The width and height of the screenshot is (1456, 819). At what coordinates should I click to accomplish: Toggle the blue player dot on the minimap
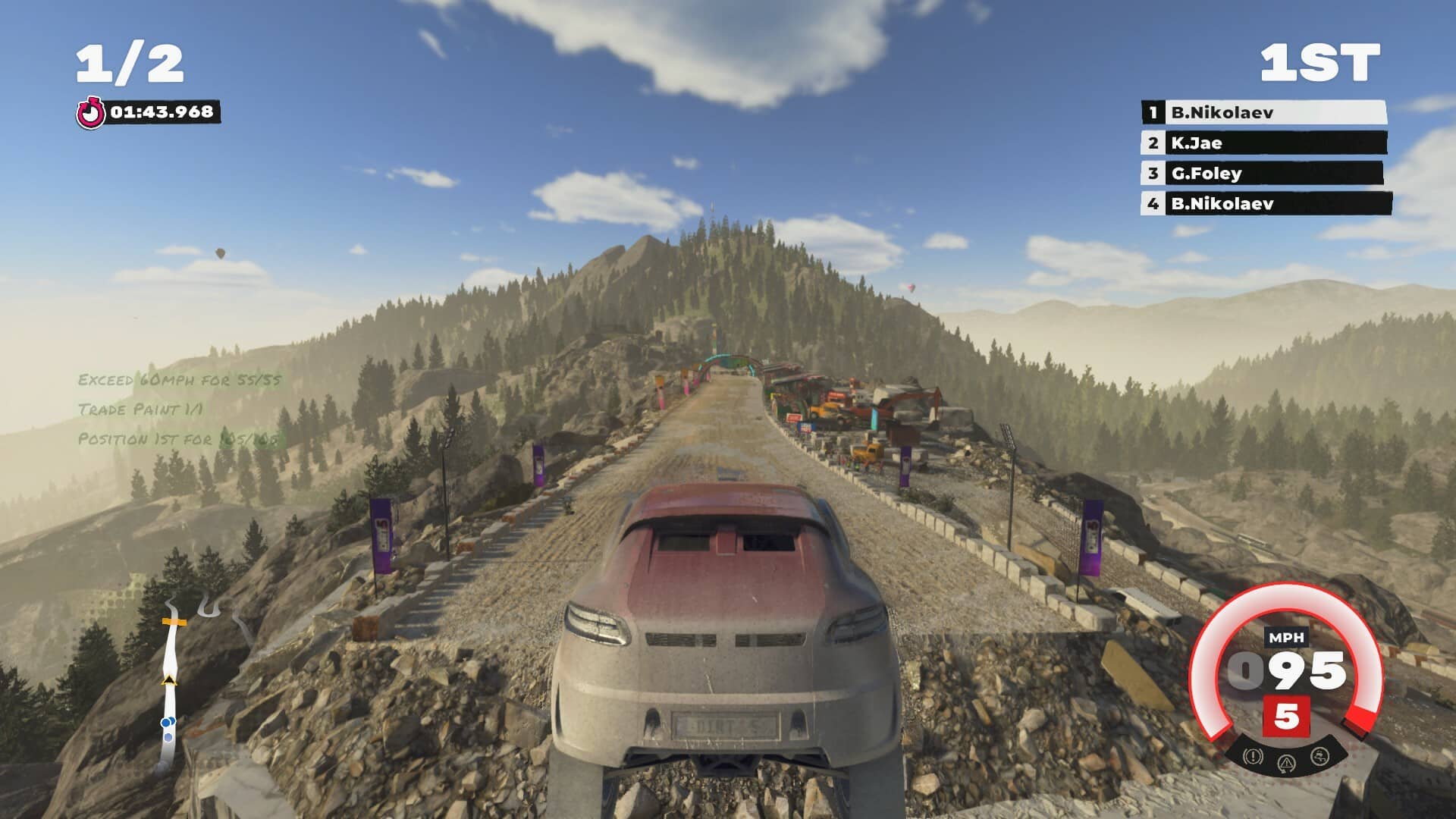click(x=166, y=722)
